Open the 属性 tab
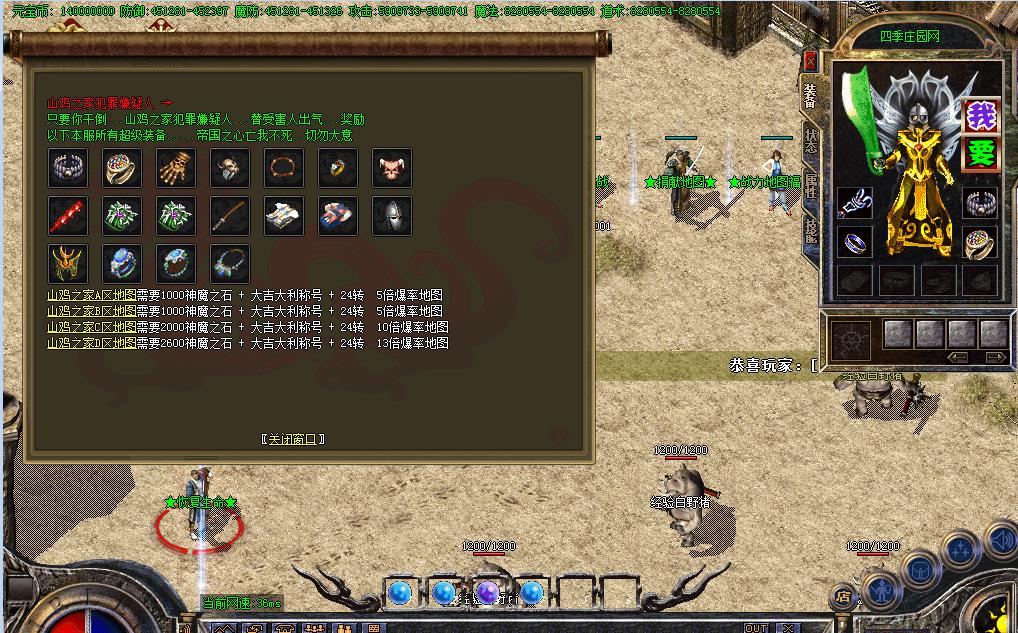Viewport: 1018px width, 633px height. tap(811, 186)
